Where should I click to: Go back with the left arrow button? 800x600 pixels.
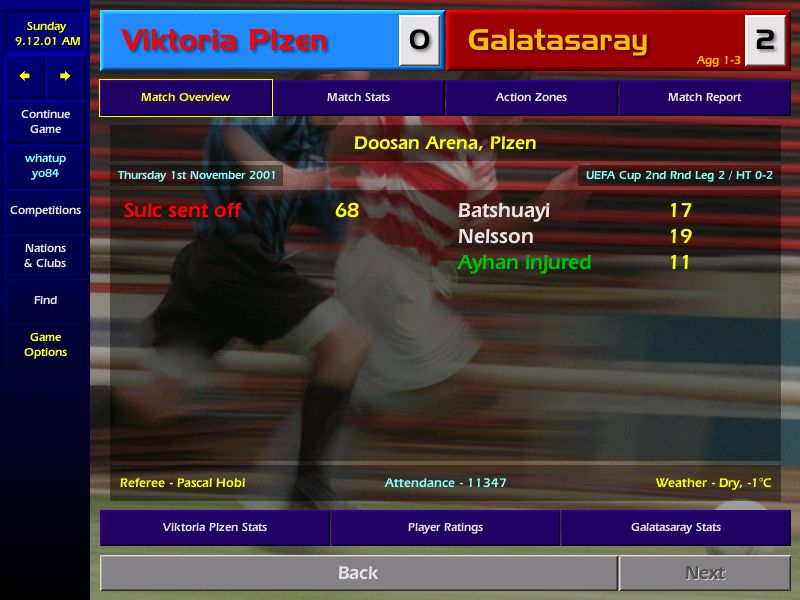(25, 76)
